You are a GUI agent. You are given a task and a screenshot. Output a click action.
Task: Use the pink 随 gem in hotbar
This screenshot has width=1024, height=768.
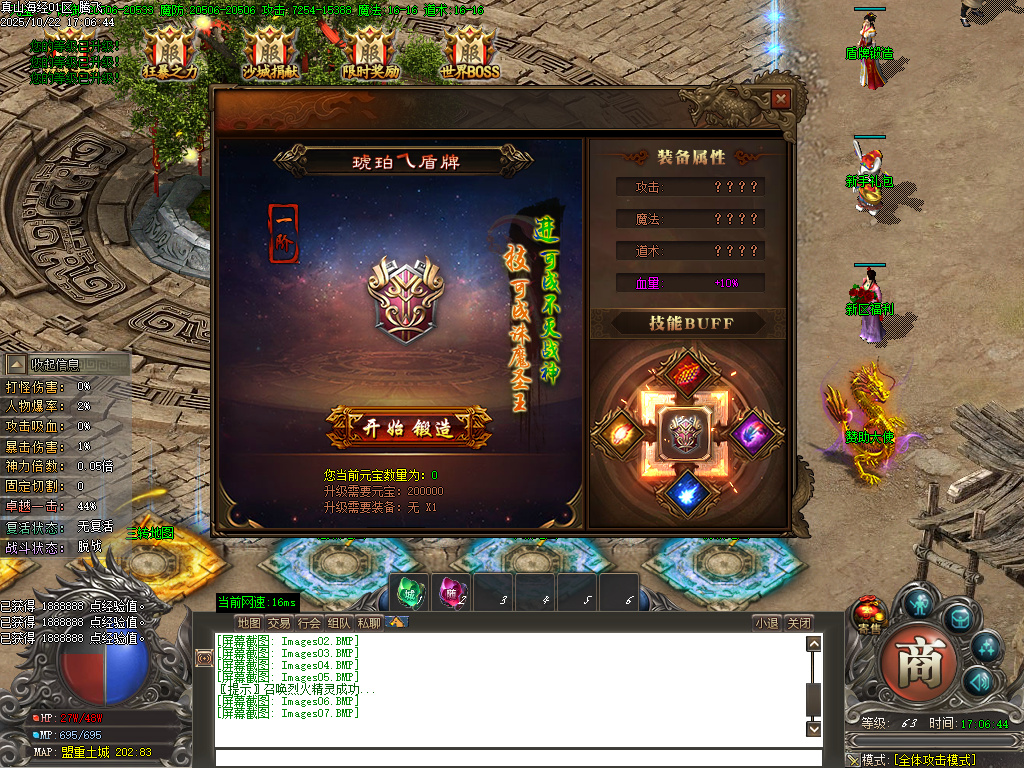pyautogui.click(x=450, y=594)
